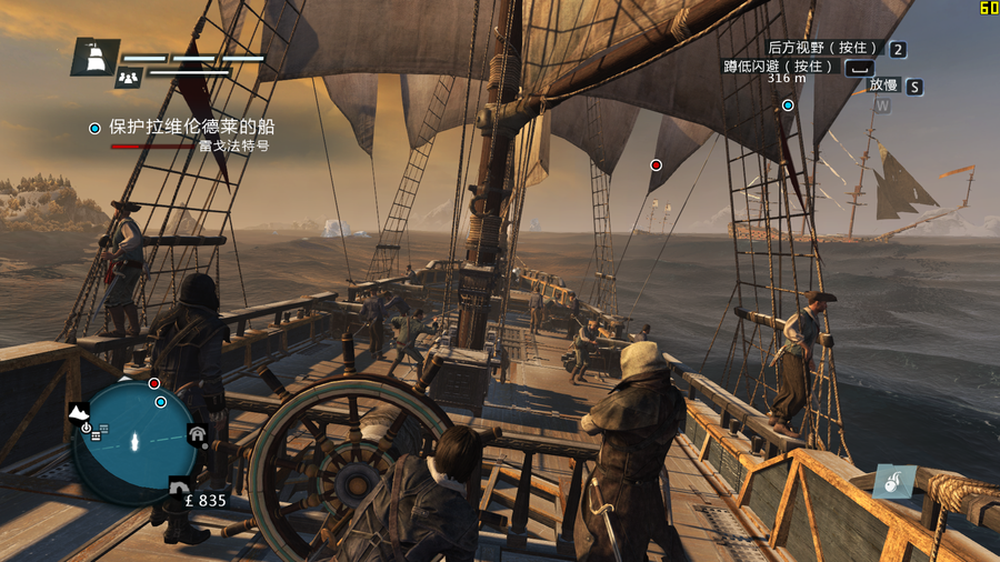
Task: Click the blue objective dot on minimap
Action: [x=161, y=402]
